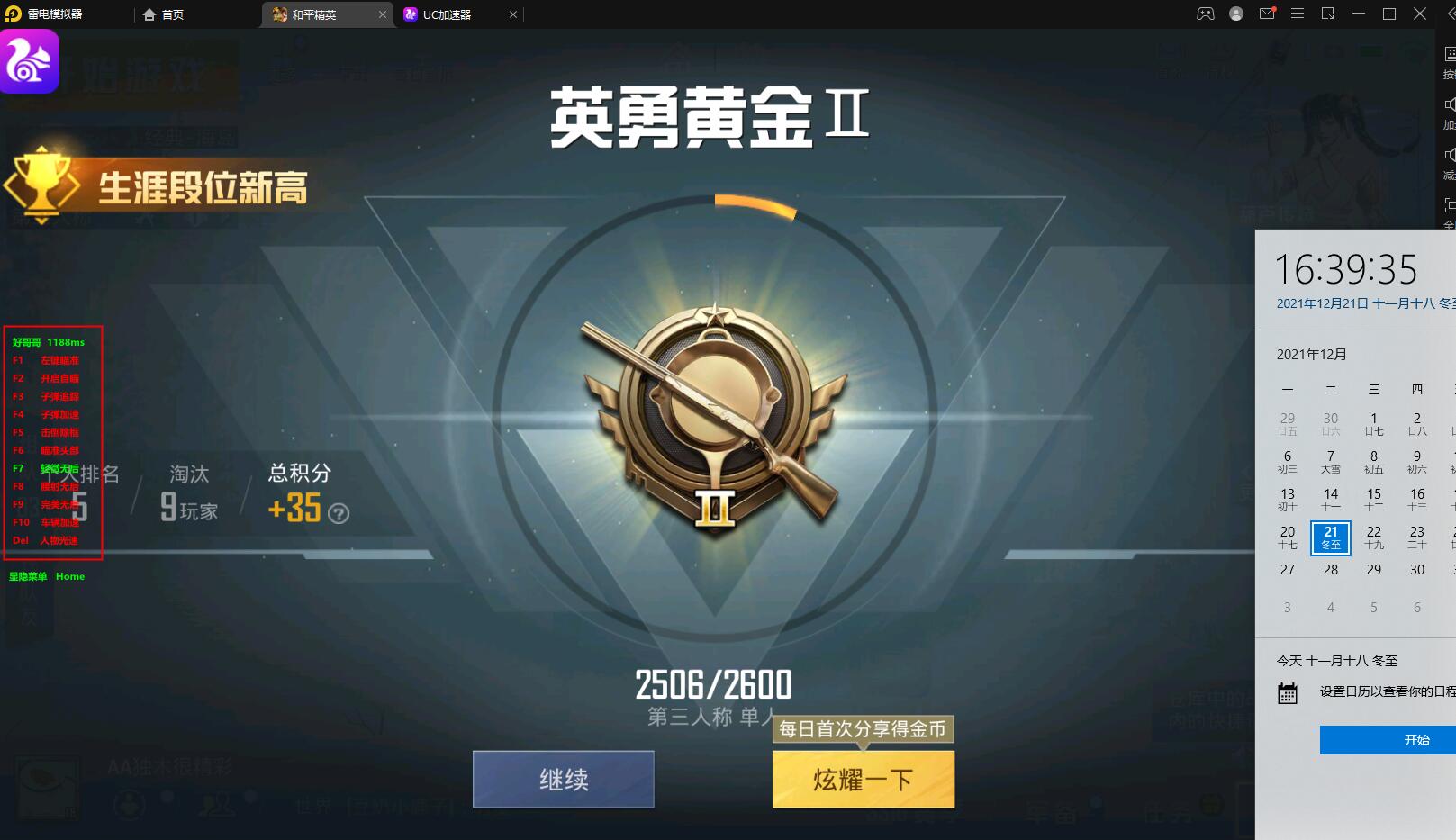Select December 21 in the calendar

pos(1330,537)
